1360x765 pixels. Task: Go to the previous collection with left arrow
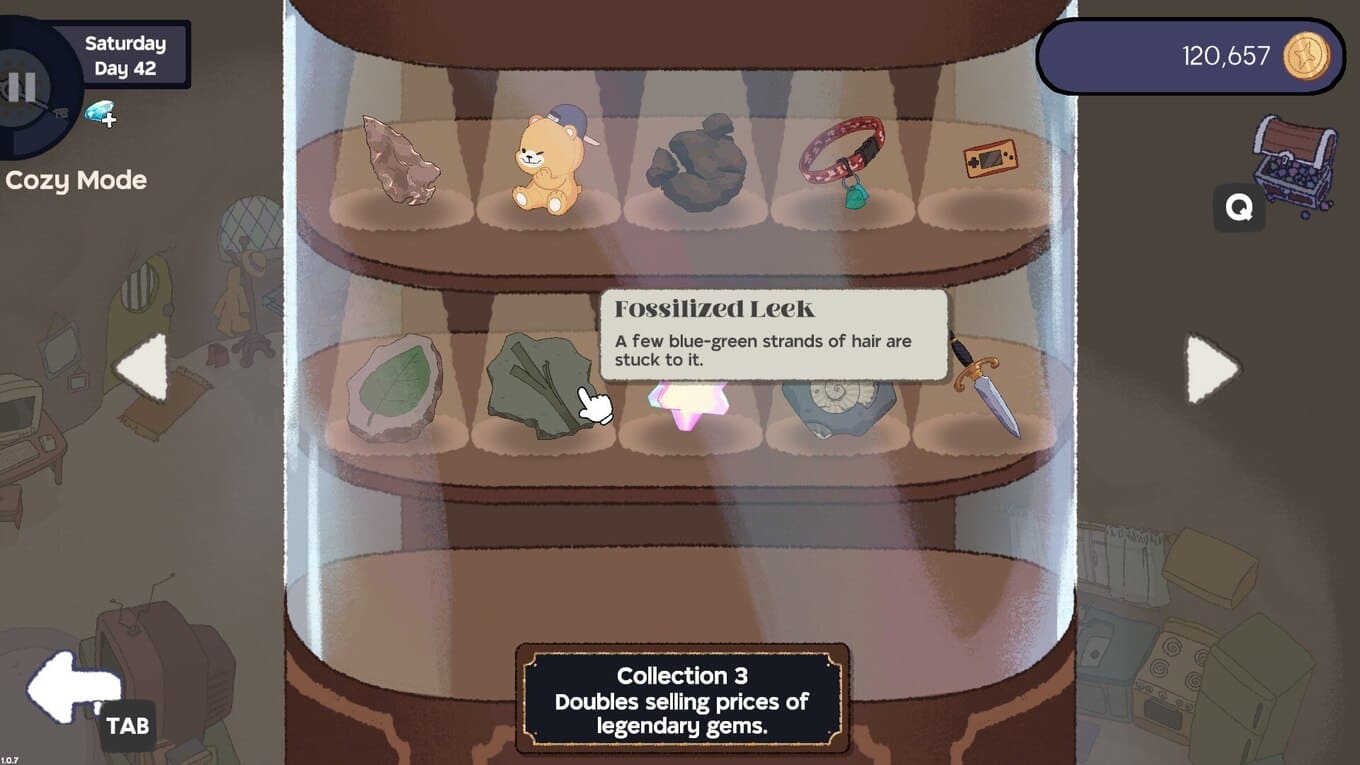pos(143,368)
